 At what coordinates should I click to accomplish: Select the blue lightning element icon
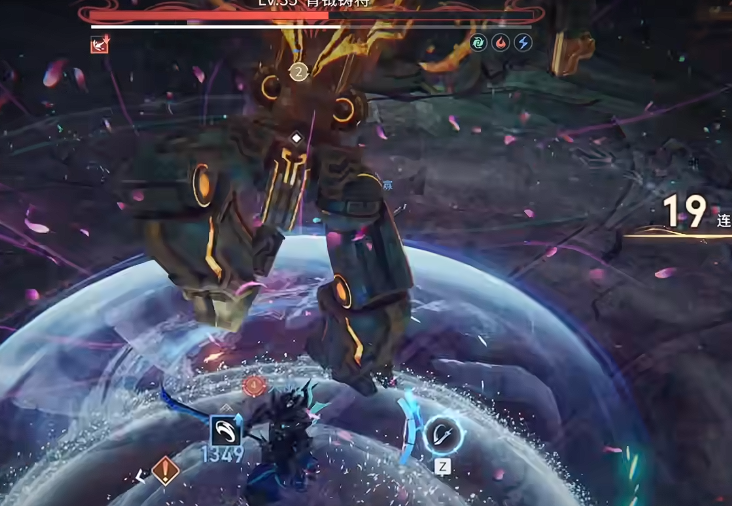tap(523, 43)
